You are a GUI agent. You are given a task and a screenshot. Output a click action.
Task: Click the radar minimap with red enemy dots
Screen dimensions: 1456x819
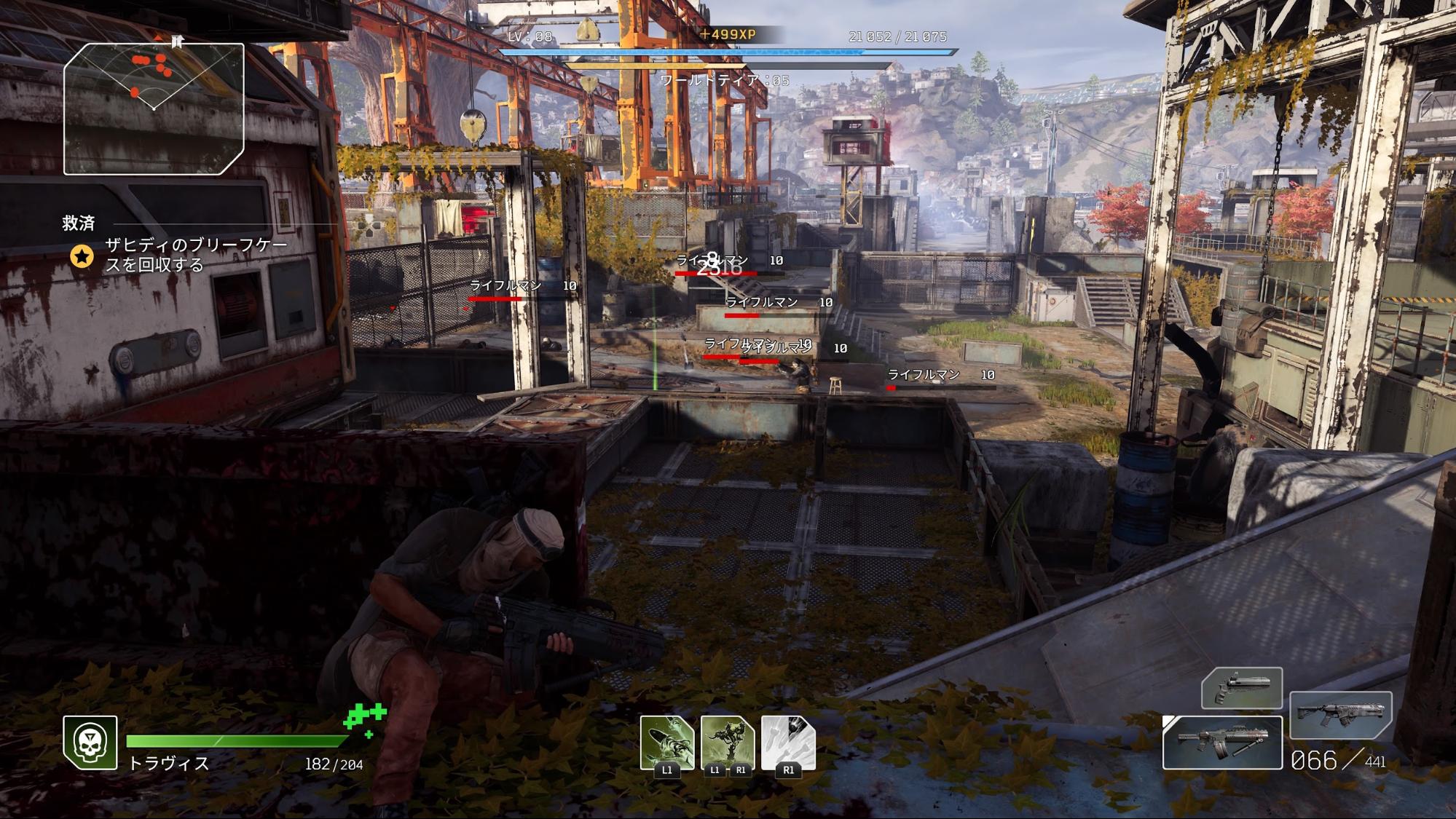154,108
